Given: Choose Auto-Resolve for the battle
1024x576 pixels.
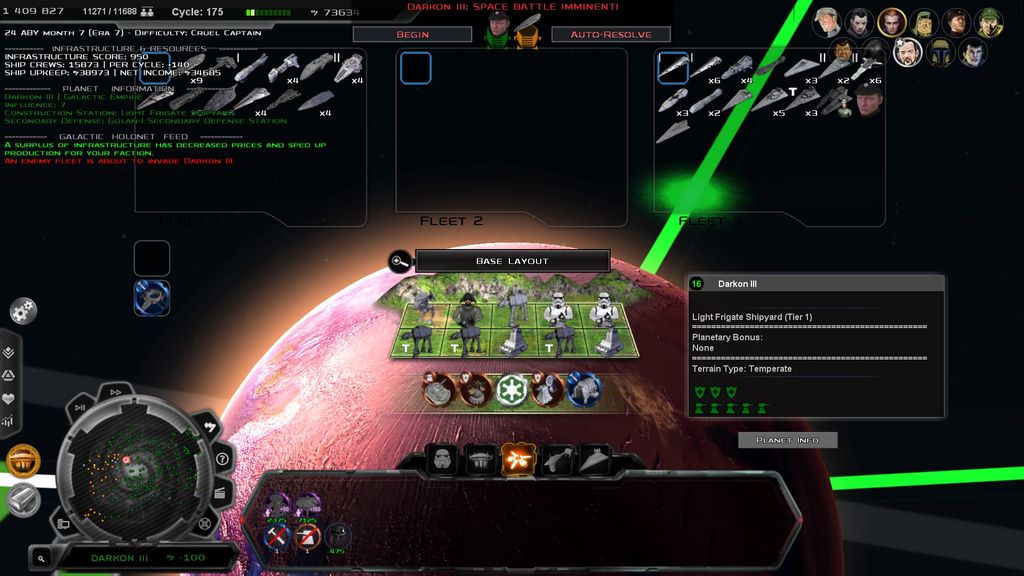Looking at the screenshot, I should point(610,34).
